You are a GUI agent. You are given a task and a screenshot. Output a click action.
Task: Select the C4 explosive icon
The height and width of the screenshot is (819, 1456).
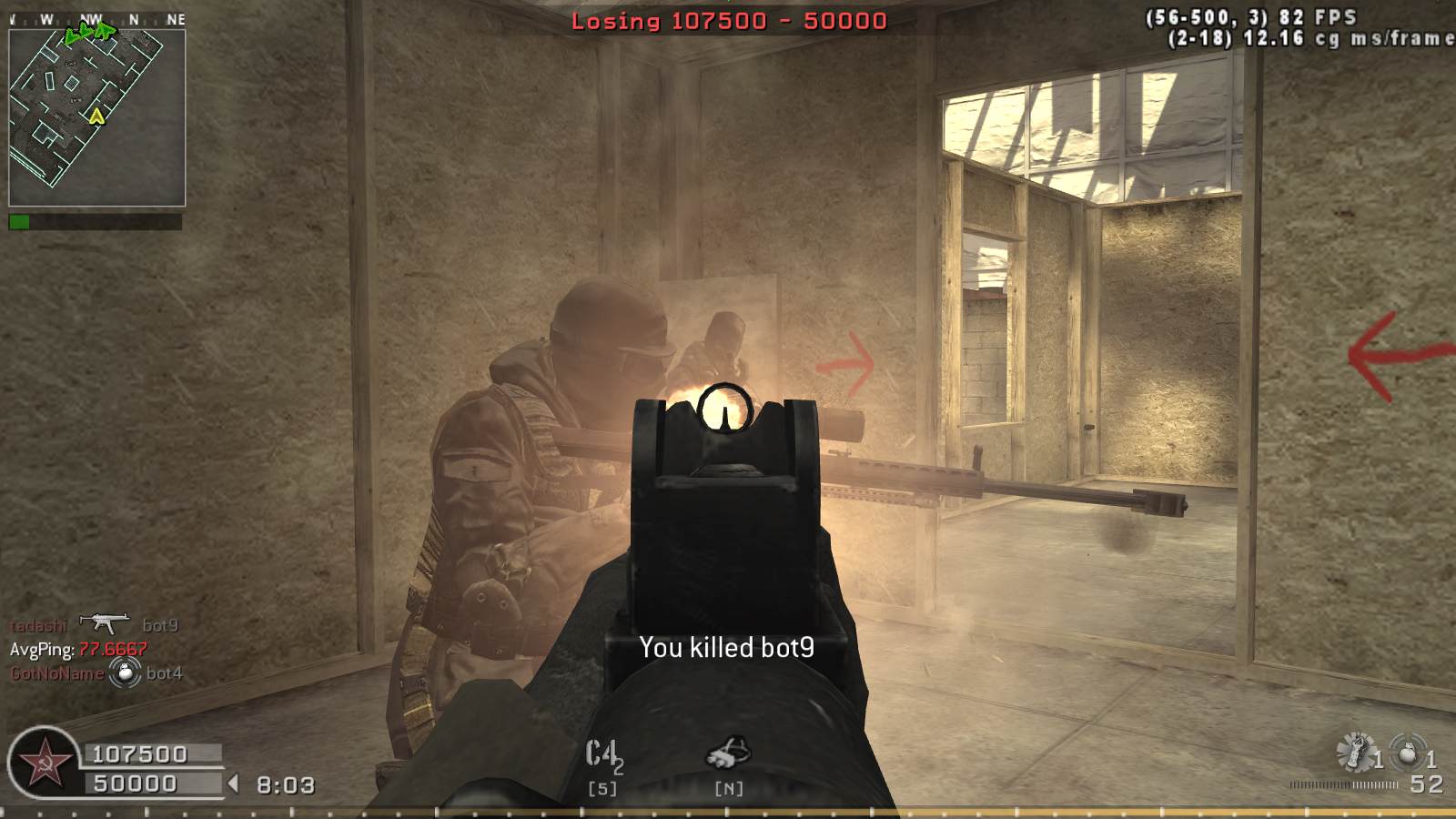pyautogui.click(x=602, y=755)
